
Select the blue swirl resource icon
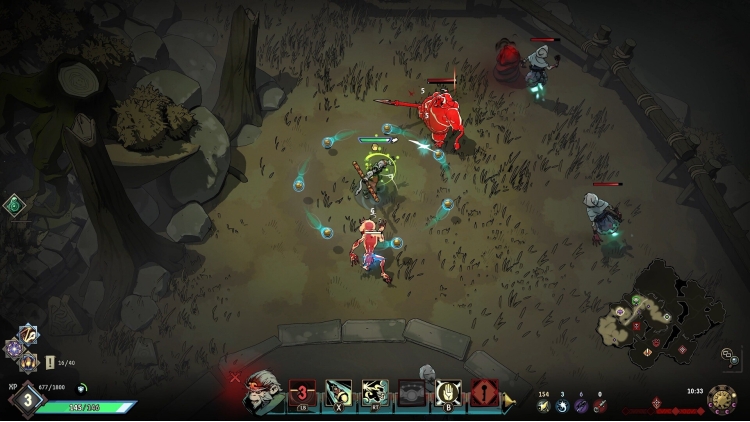[562, 406]
